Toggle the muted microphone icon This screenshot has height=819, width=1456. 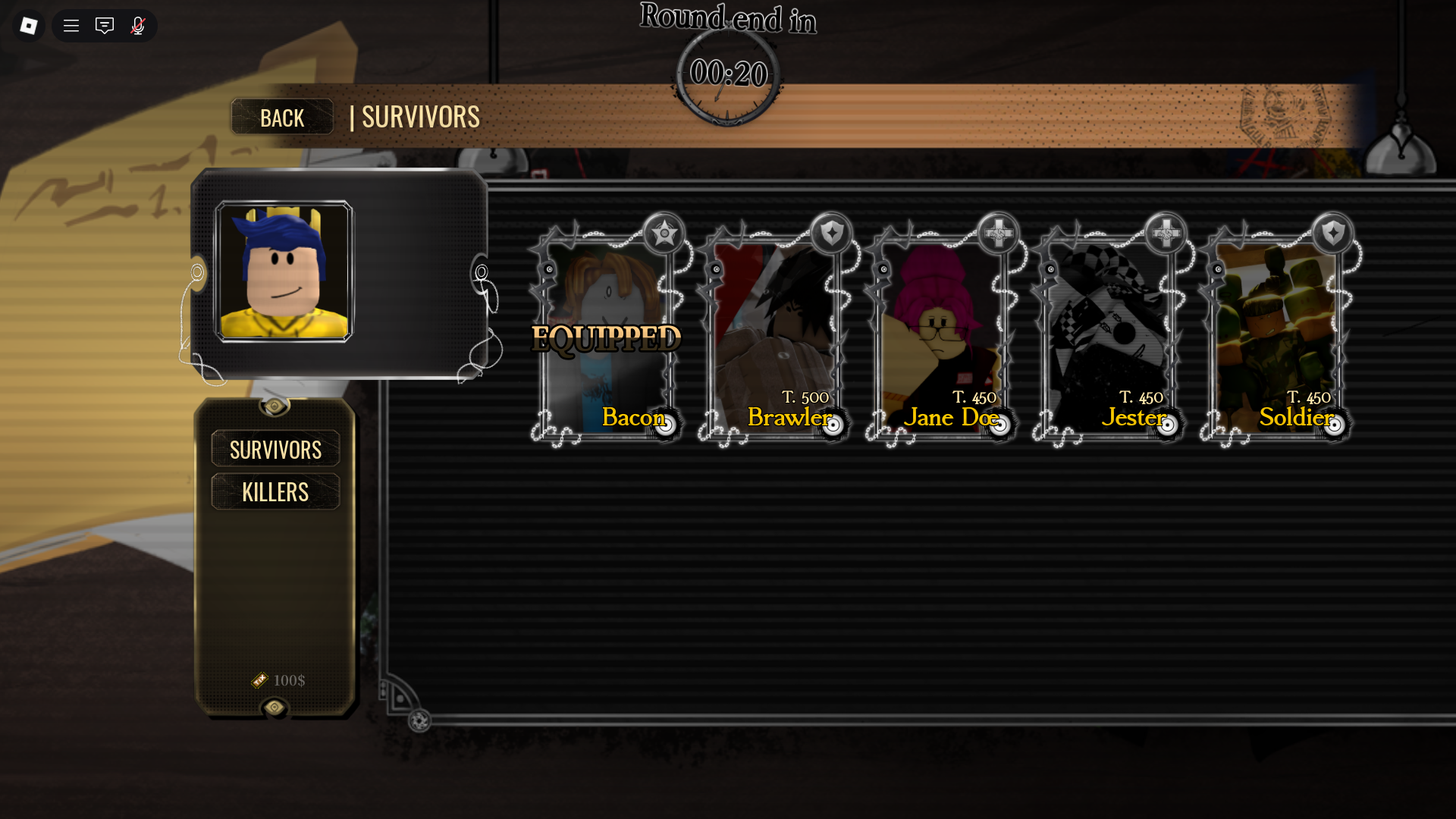click(138, 26)
